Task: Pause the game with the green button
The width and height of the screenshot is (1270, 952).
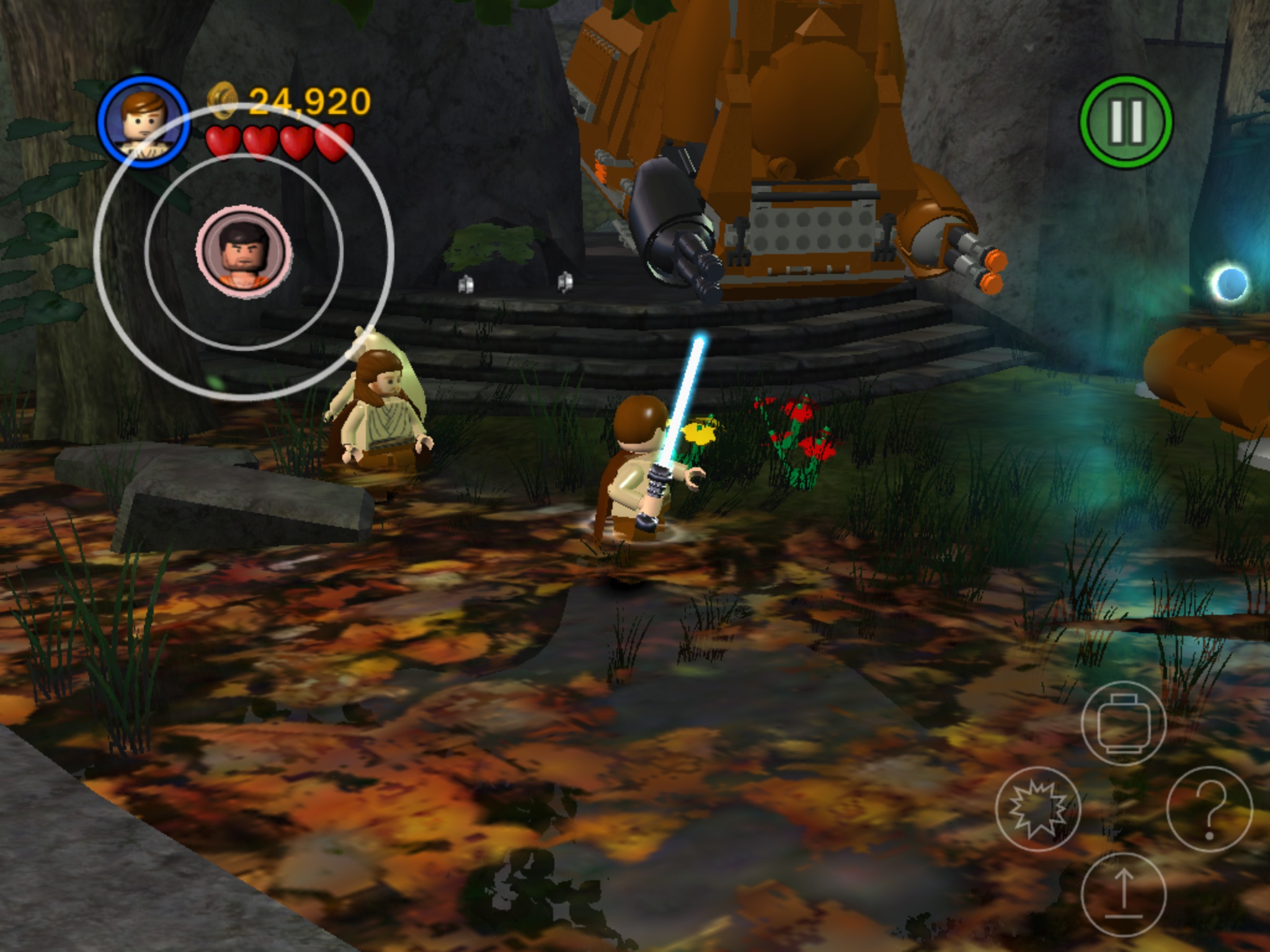Action: click(1126, 121)
